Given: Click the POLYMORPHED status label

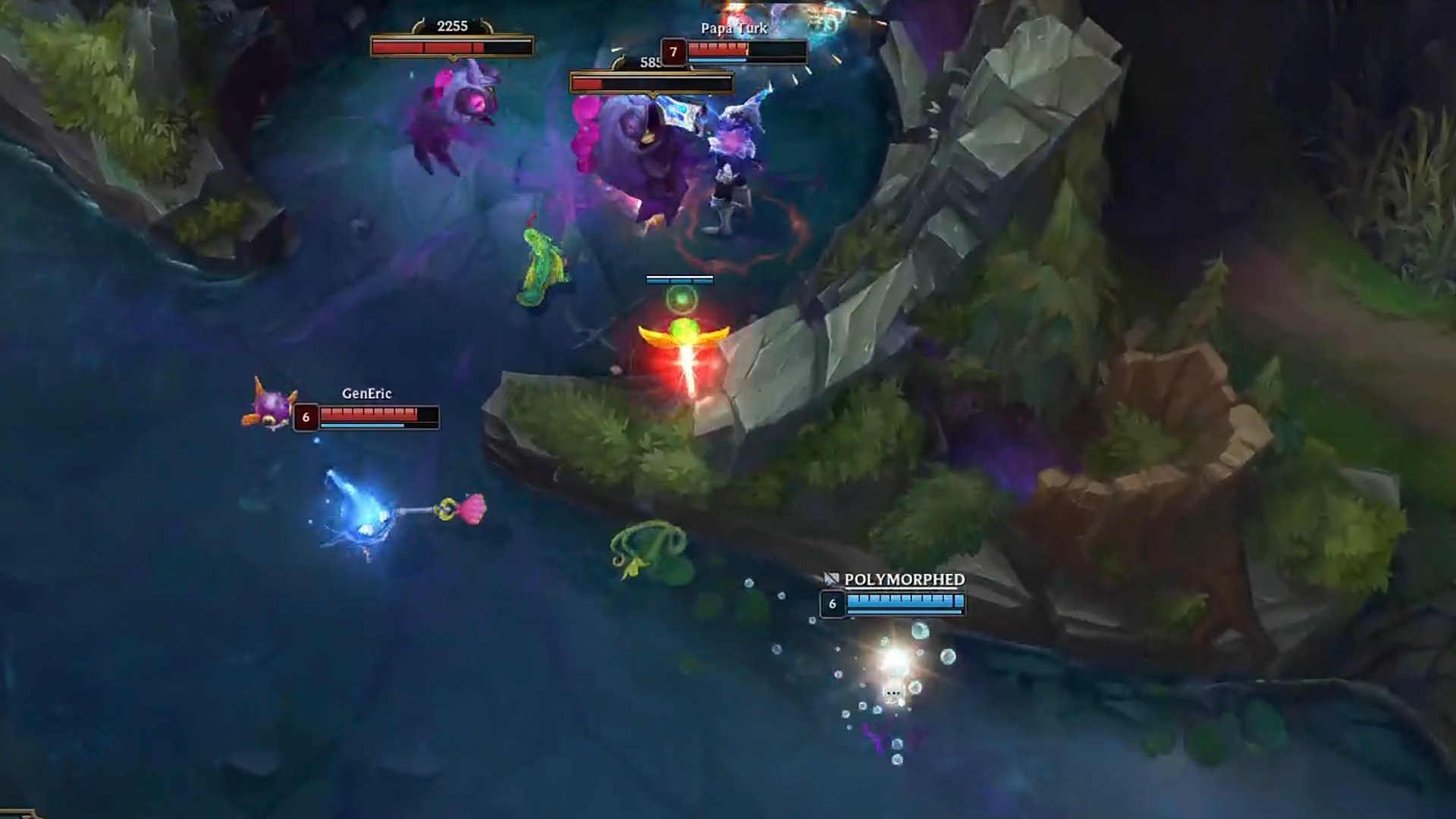Looking at the screenshot, I should tap(902, 579).
